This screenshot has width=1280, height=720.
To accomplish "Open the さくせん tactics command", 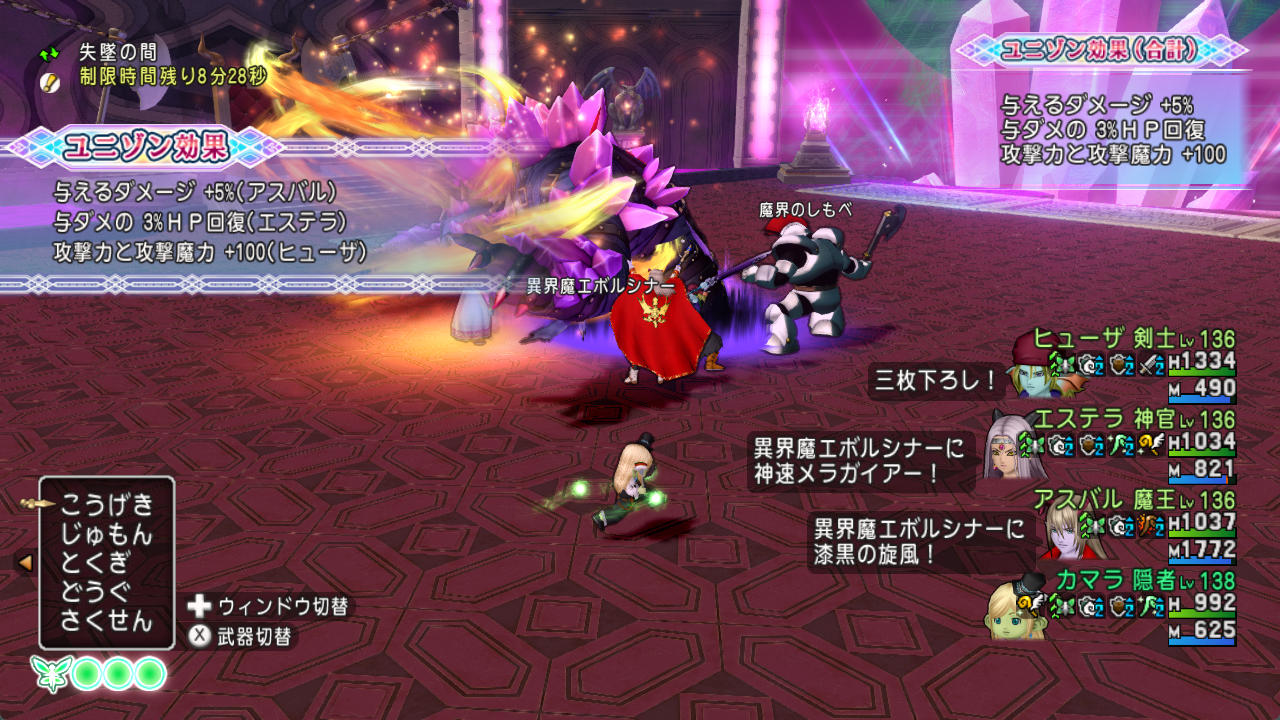I will pos(106,620).
